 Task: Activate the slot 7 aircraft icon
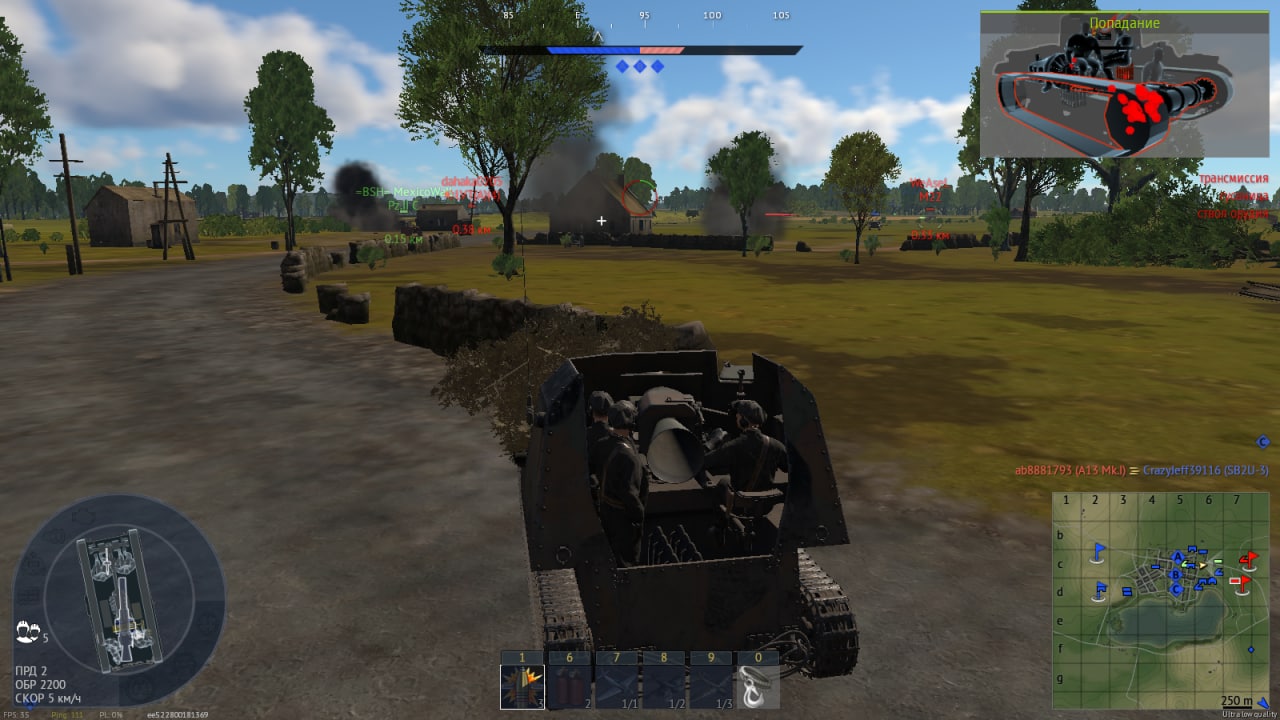[x=618, y=686]
